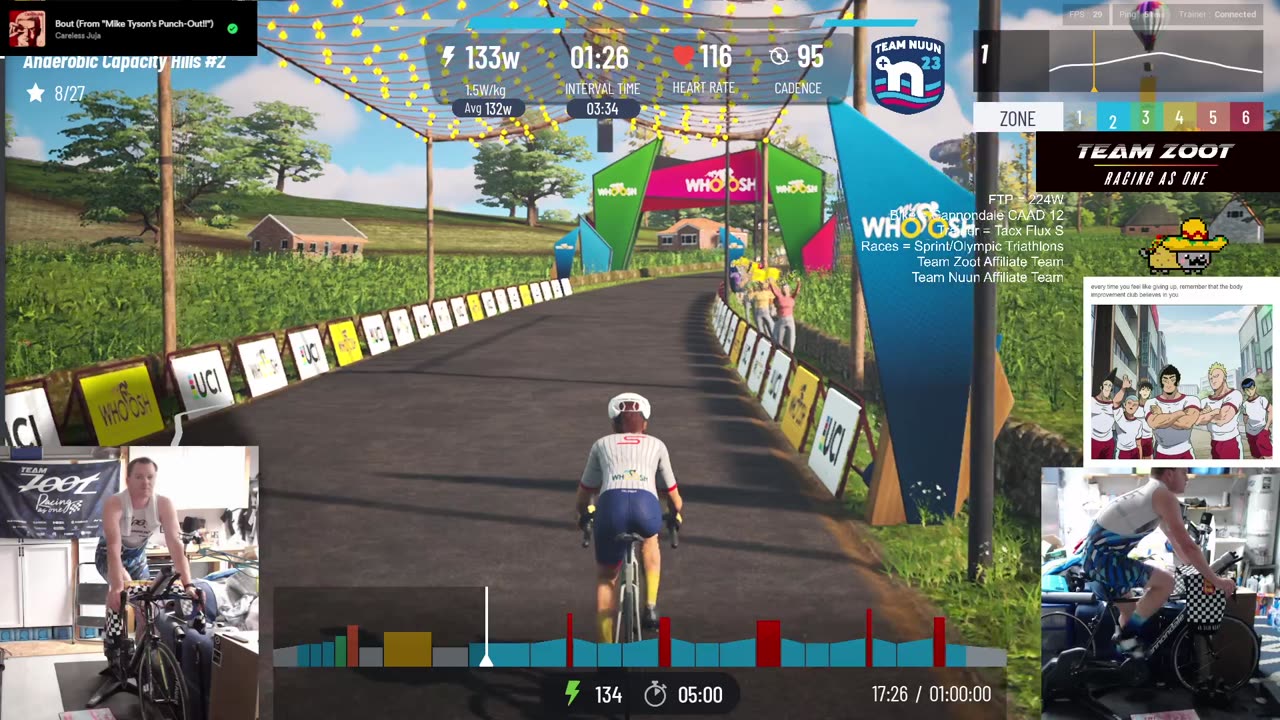
Task: Click the widest red interval block
Action: (768, 643)
